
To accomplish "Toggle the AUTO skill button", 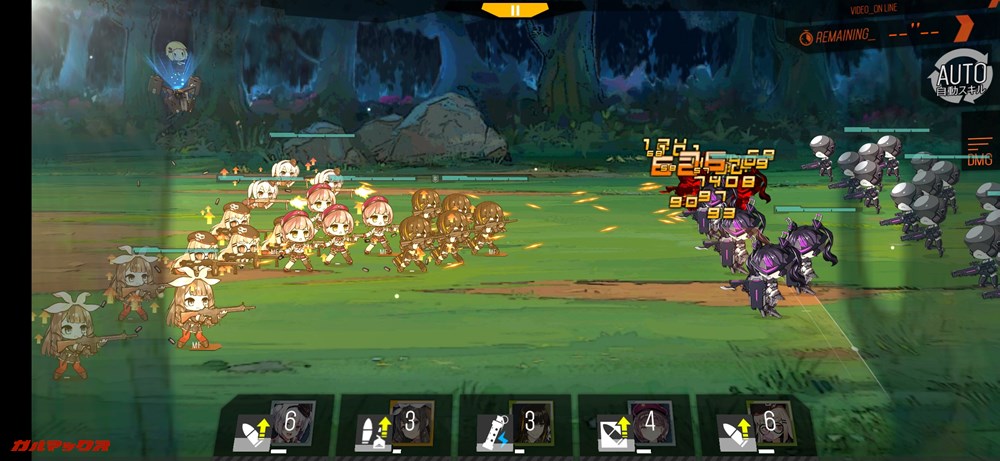I will coord(960,77).
